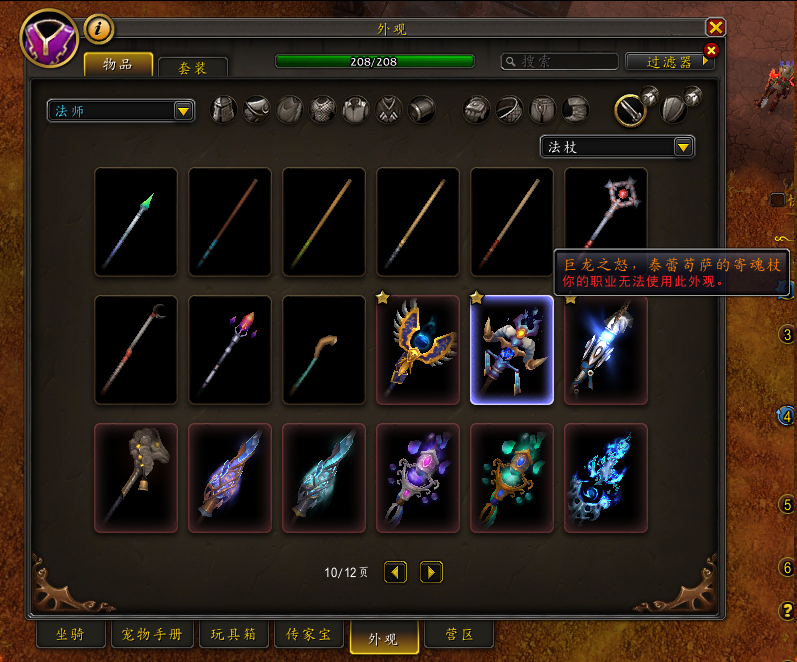Pick the highlighted Dragonwrath staff appearance
Screen dimensions: 797x662
point(512,349)
